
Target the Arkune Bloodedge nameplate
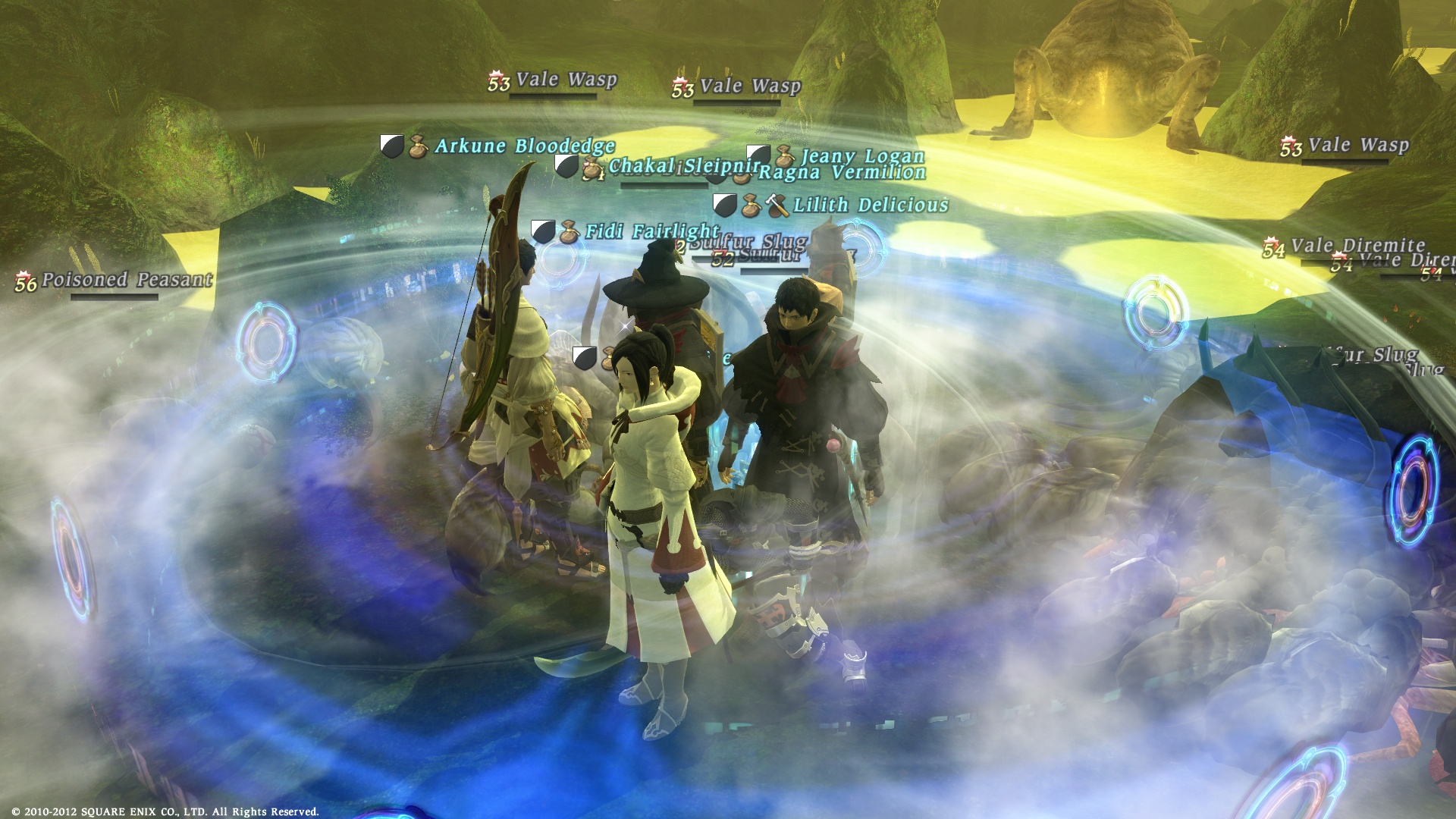pyautogui.click(x=524, y=146)
